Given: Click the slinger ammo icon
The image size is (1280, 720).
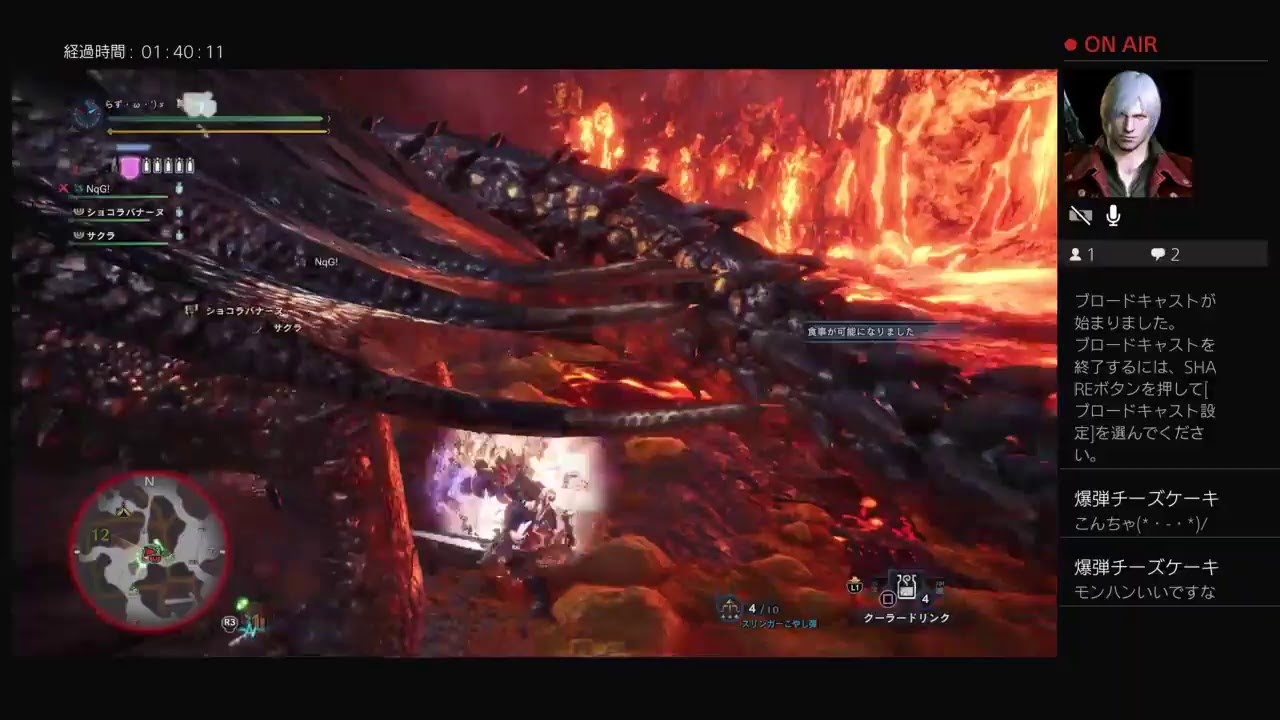Looking at the screenshot, I should [x=729, y=609].
